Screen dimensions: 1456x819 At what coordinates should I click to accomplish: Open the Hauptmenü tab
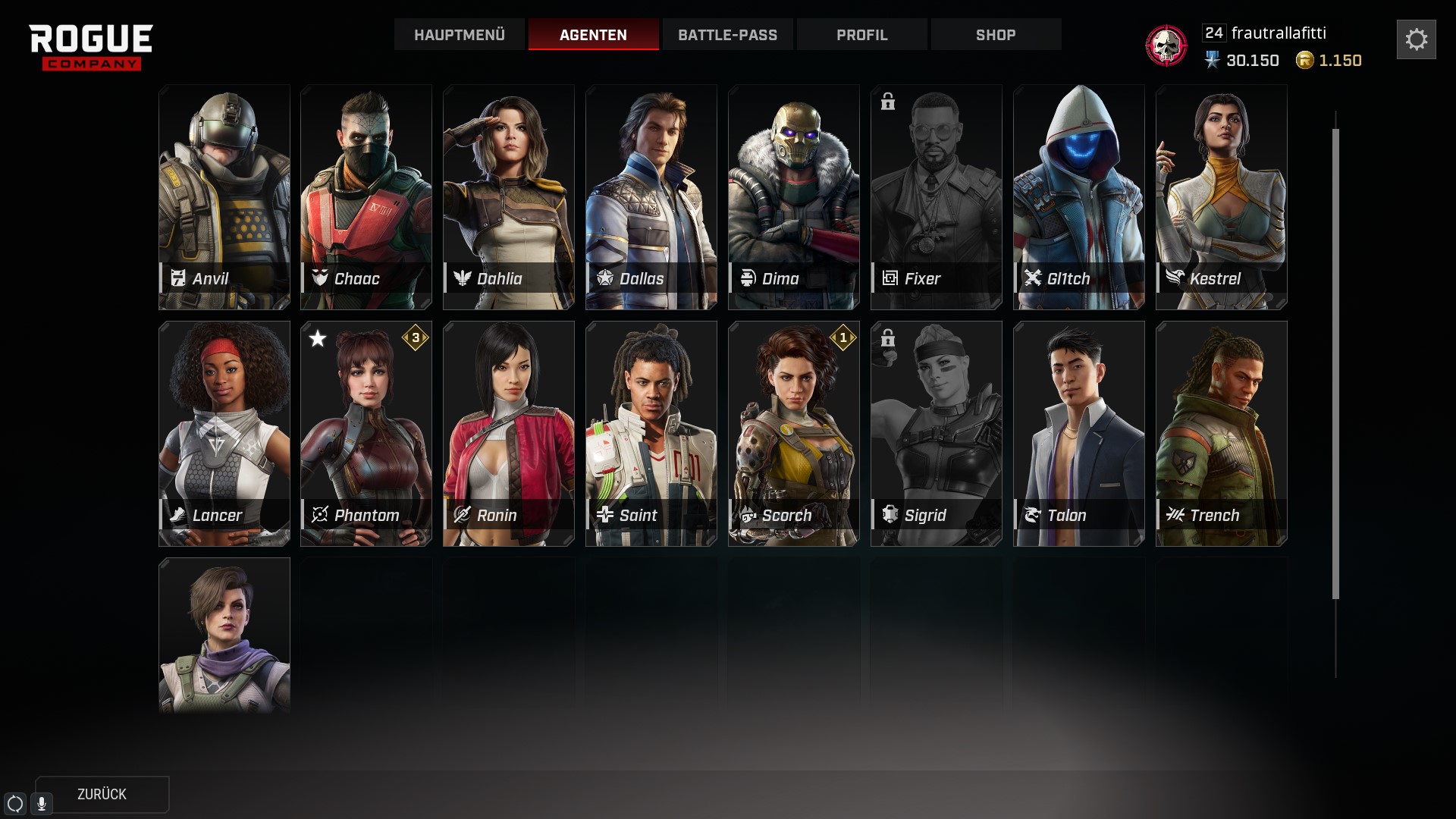click(x=459, y=35)
